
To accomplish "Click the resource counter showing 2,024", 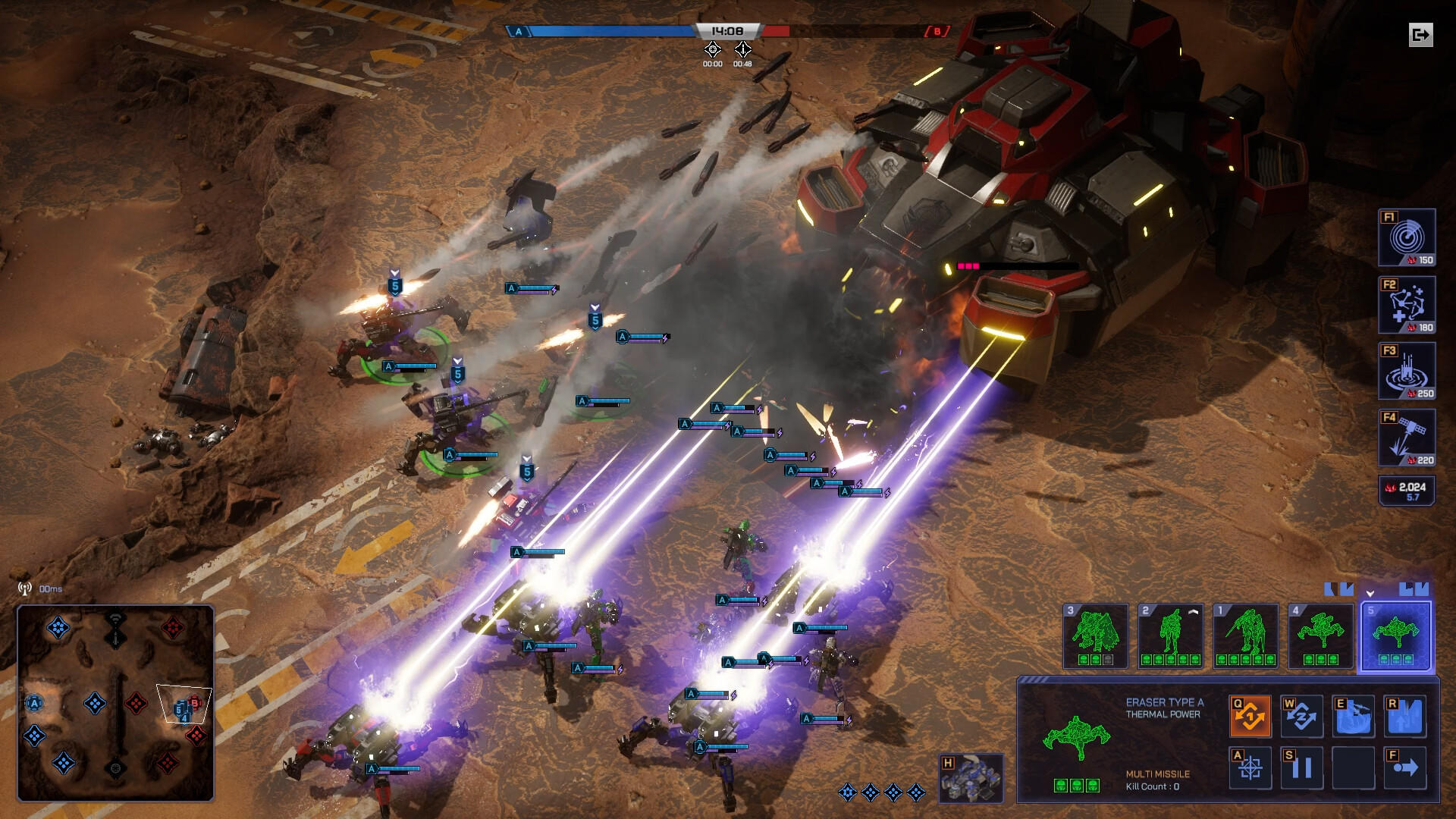I will (x=1407, y=491).
